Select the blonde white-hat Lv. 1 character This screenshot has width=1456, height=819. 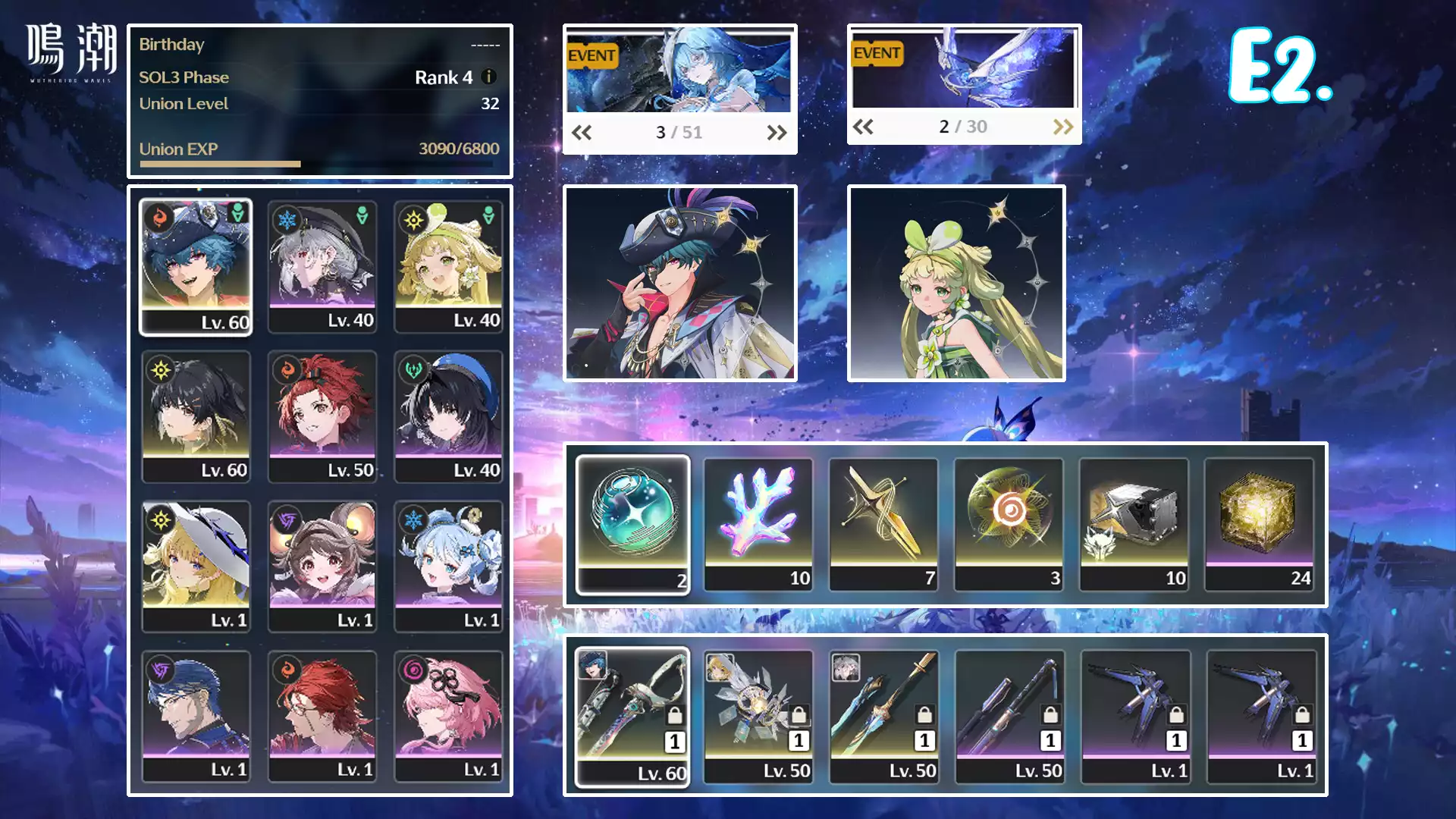196,566
